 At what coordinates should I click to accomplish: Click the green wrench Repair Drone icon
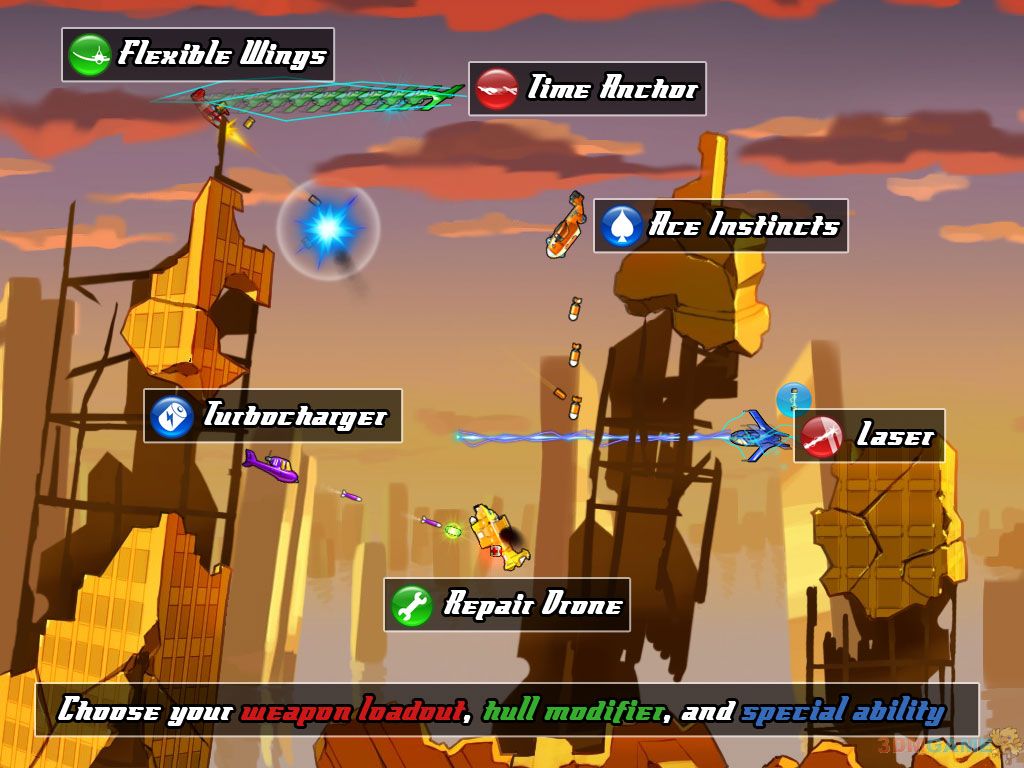[412, 605]
